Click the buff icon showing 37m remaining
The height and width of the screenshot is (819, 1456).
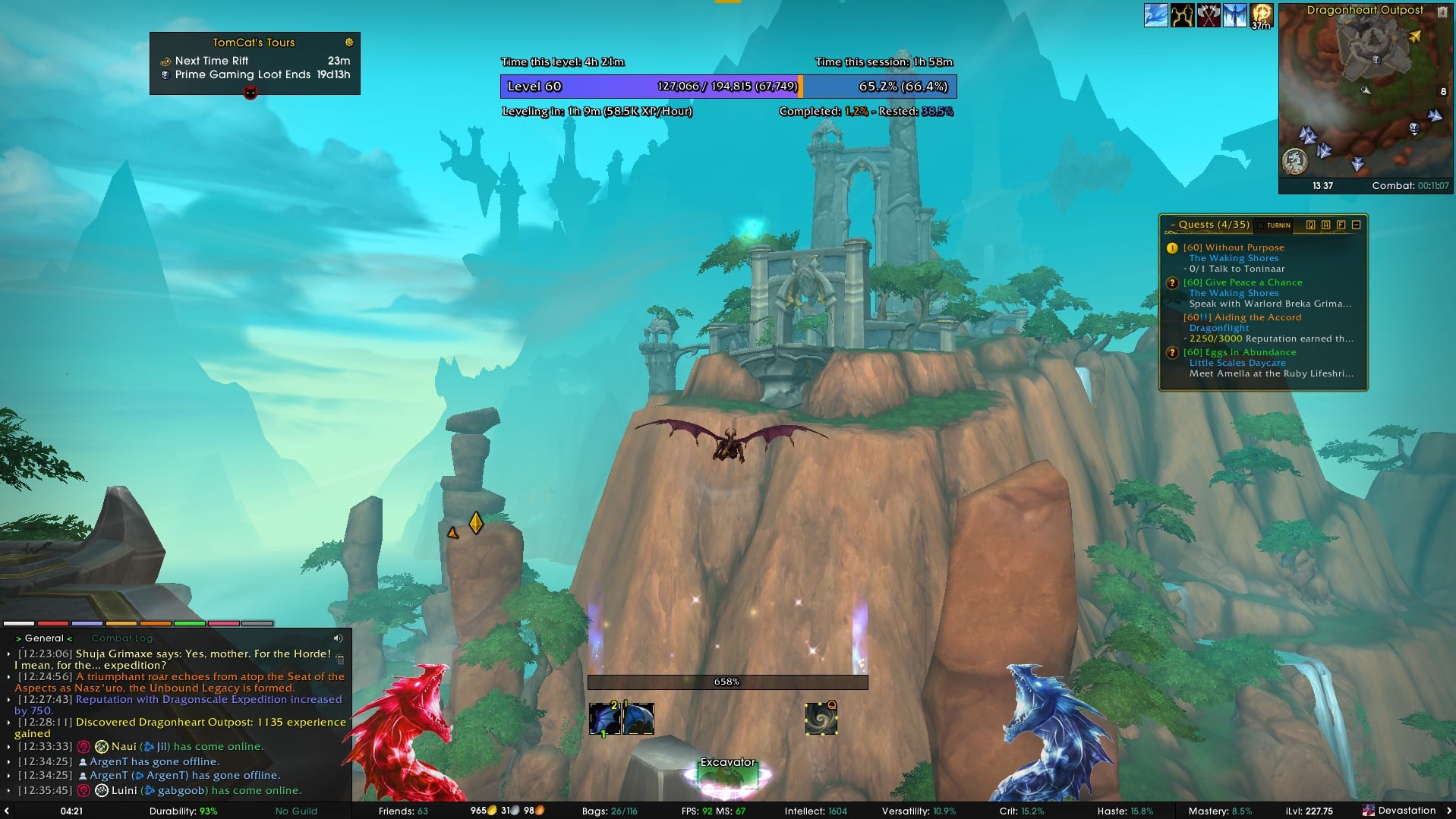coord(1262,15)
